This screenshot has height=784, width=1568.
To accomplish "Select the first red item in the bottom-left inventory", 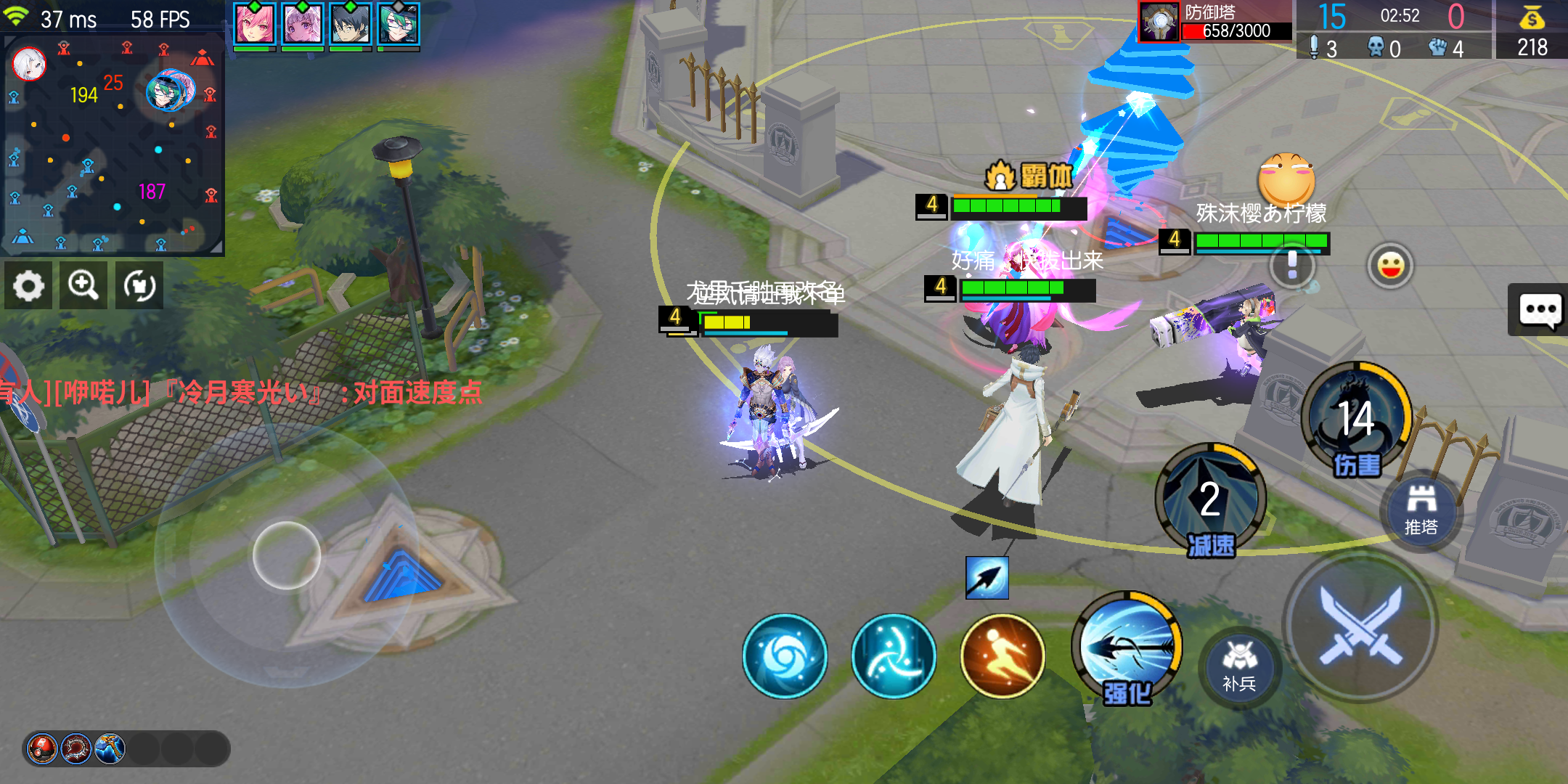I will click(43, 750).
